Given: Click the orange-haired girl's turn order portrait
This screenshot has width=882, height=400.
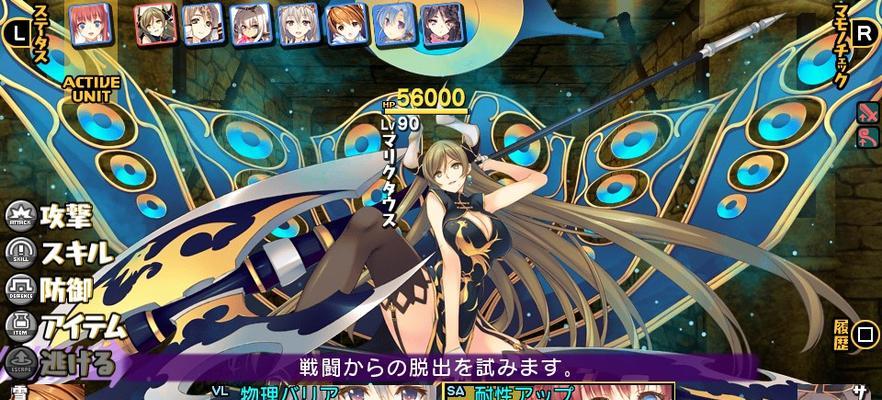Looking at the screenshot, I should [346, 24].
